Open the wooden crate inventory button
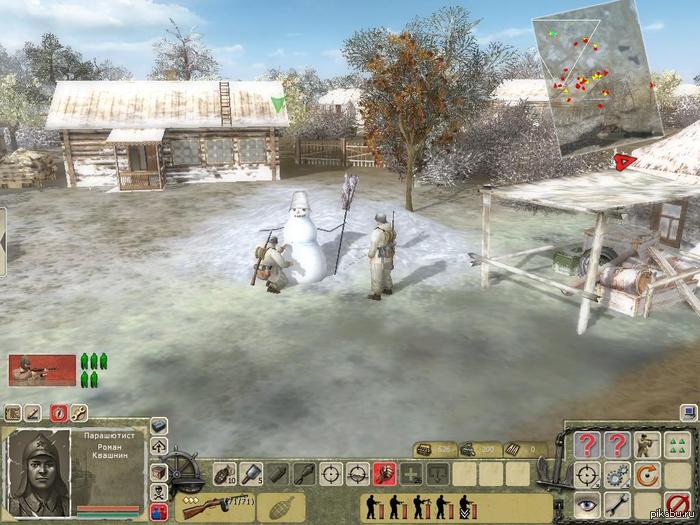 click(x=159, y=472)
